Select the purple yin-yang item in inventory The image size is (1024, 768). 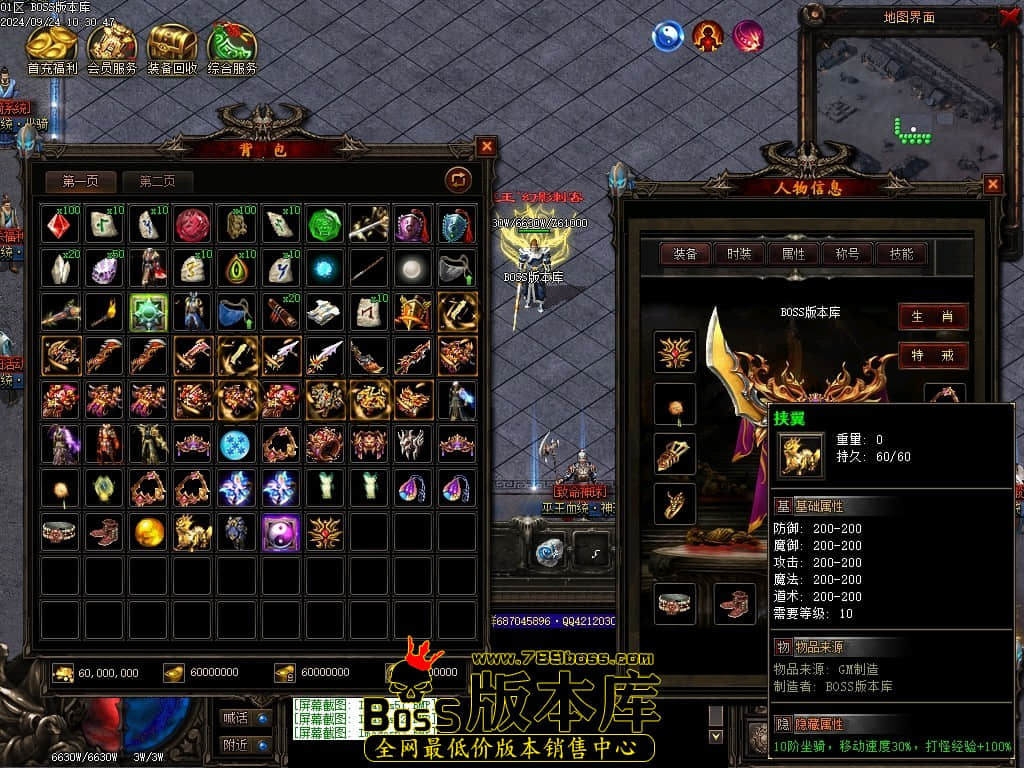pos(281,532)
